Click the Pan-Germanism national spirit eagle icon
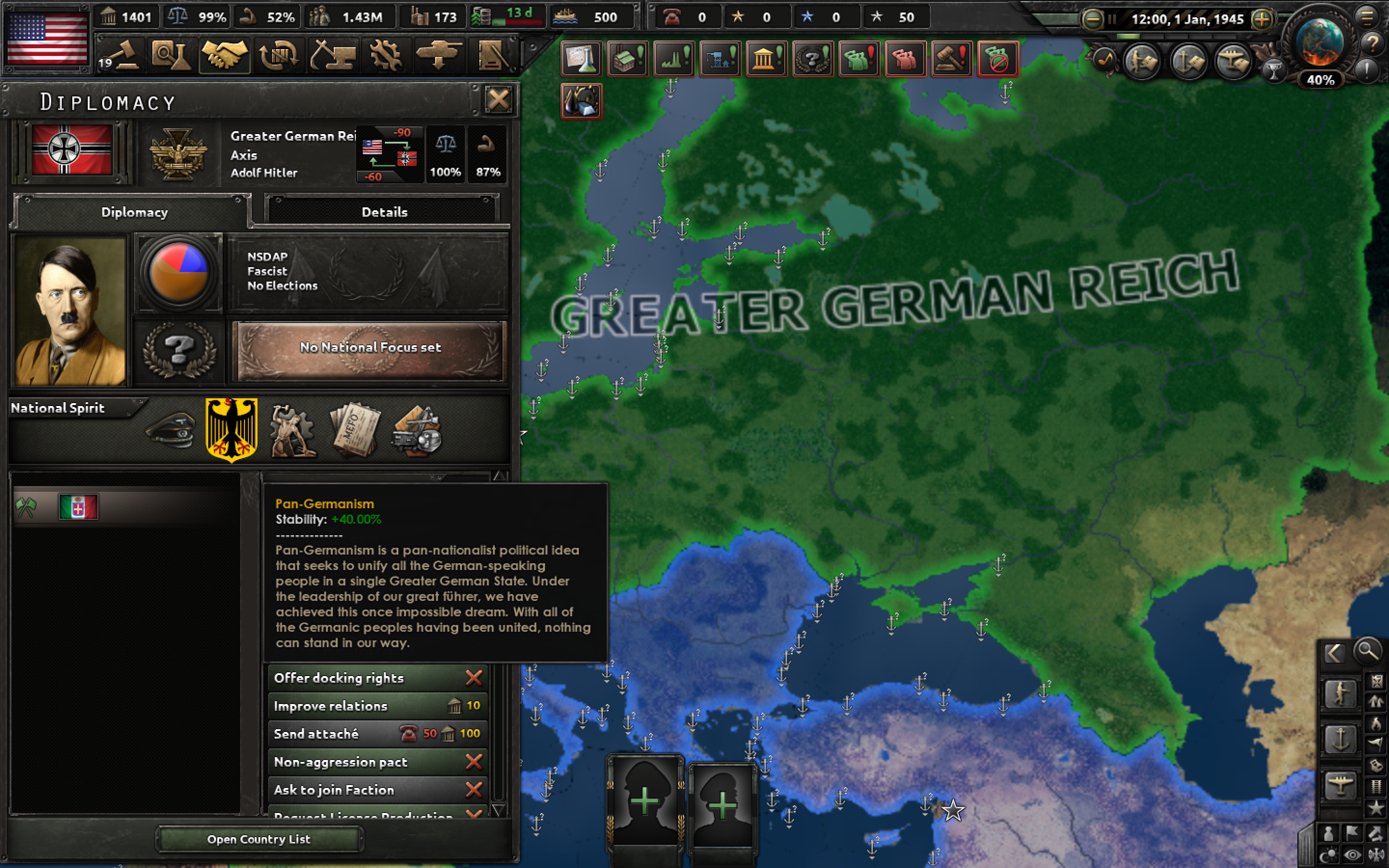 (231, 430)
